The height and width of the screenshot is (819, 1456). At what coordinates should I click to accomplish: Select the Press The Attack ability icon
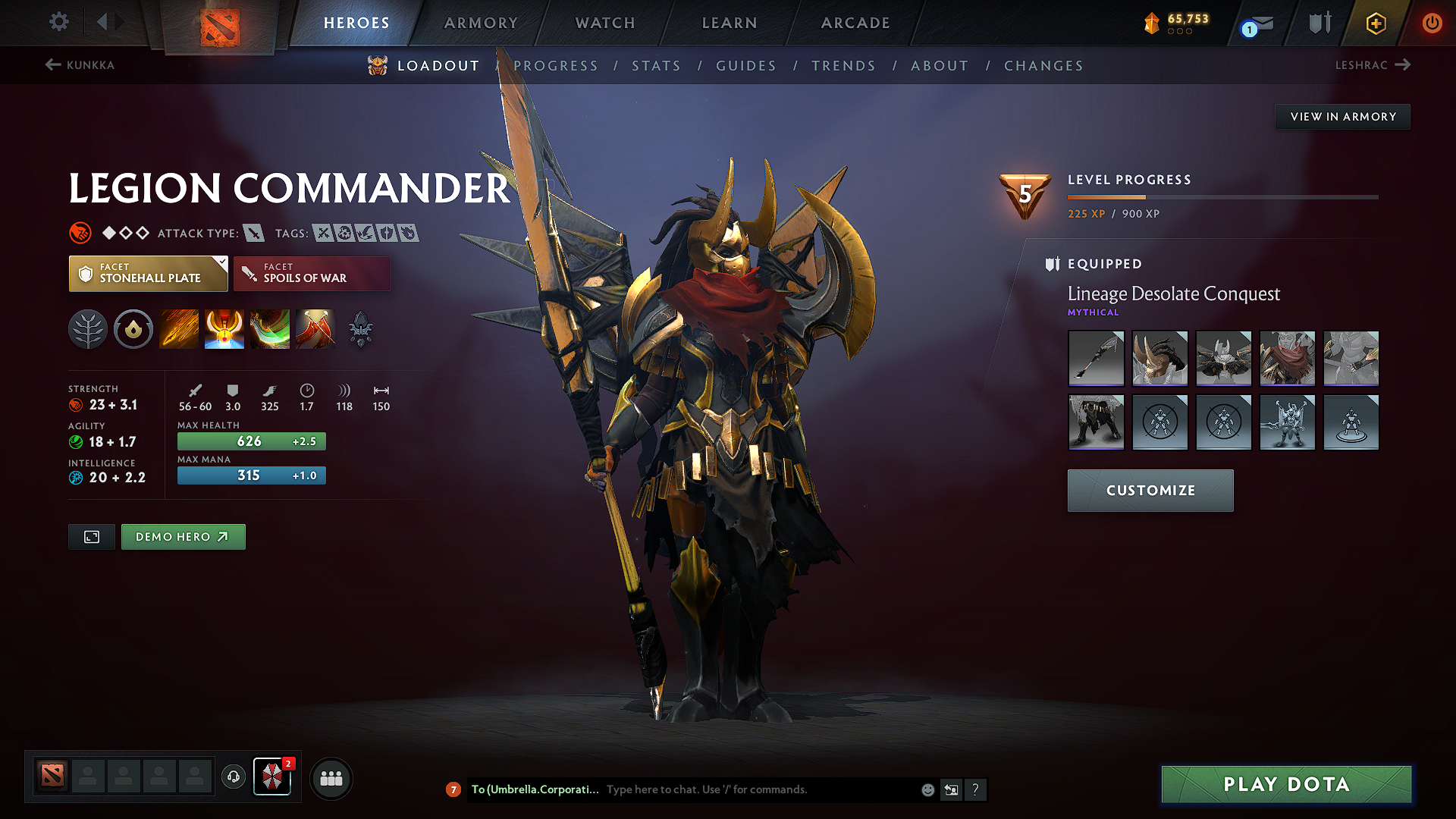(224, 328)
